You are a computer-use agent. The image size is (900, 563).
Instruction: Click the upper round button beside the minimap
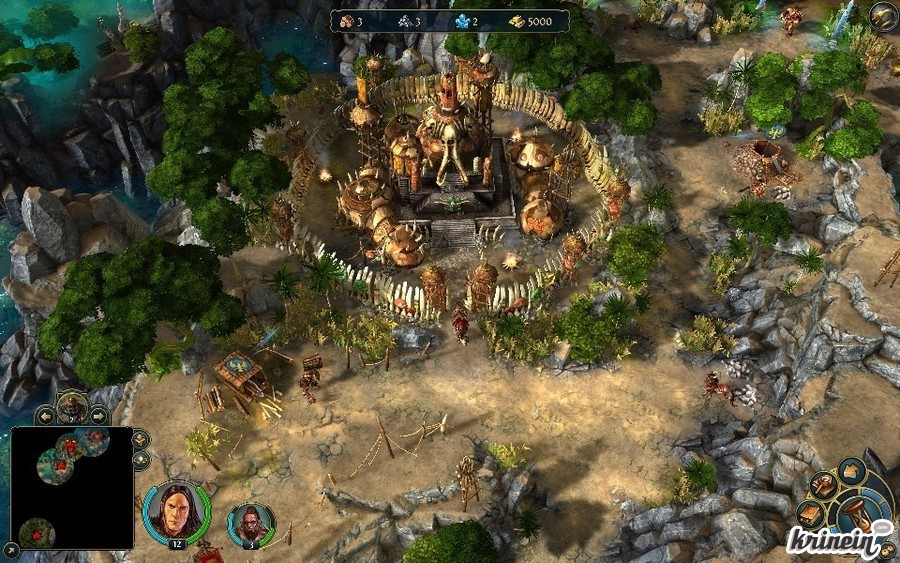click(140, 438)
